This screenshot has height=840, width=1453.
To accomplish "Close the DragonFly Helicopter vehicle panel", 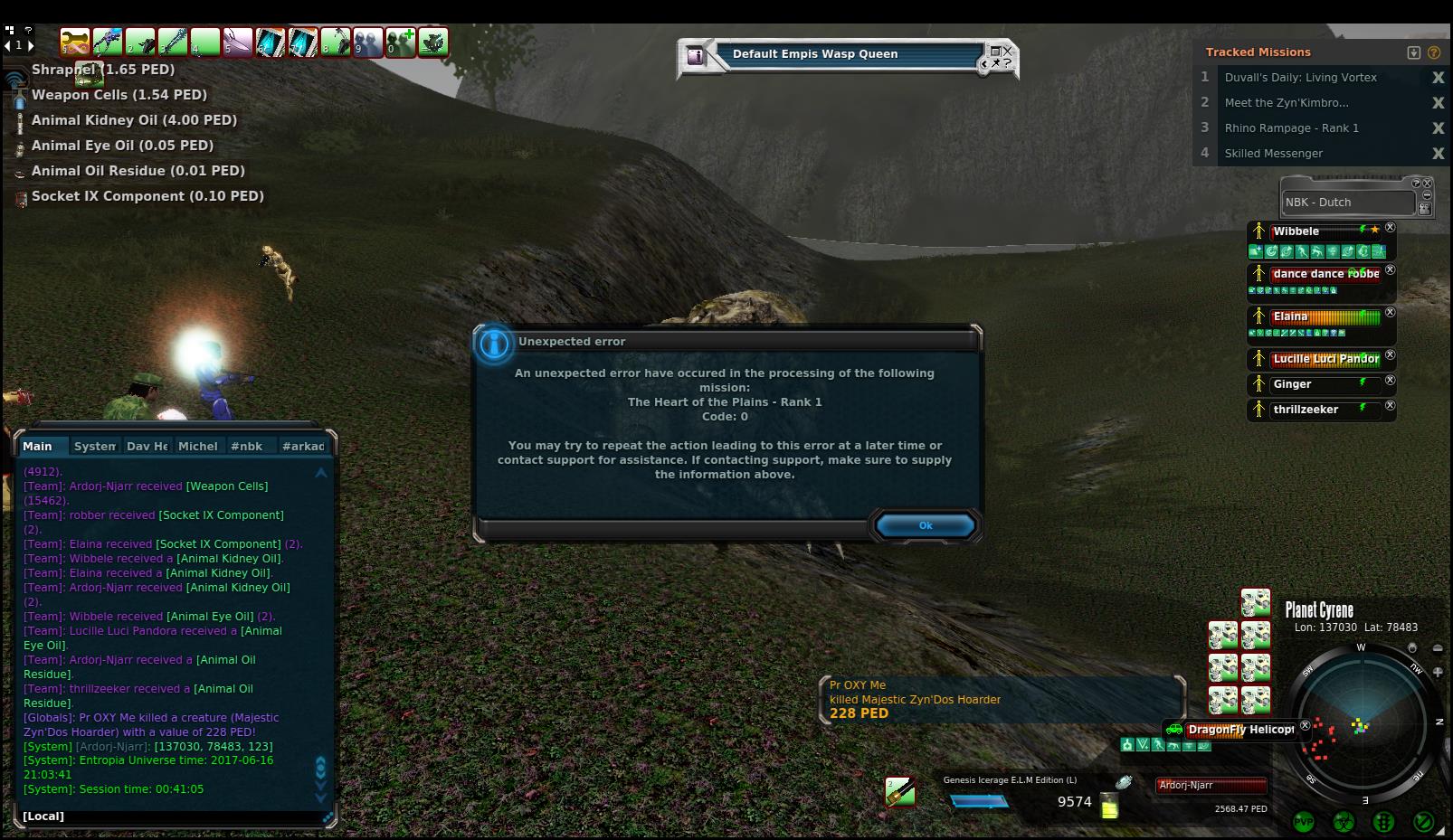I will click(x=1305, y=725).
